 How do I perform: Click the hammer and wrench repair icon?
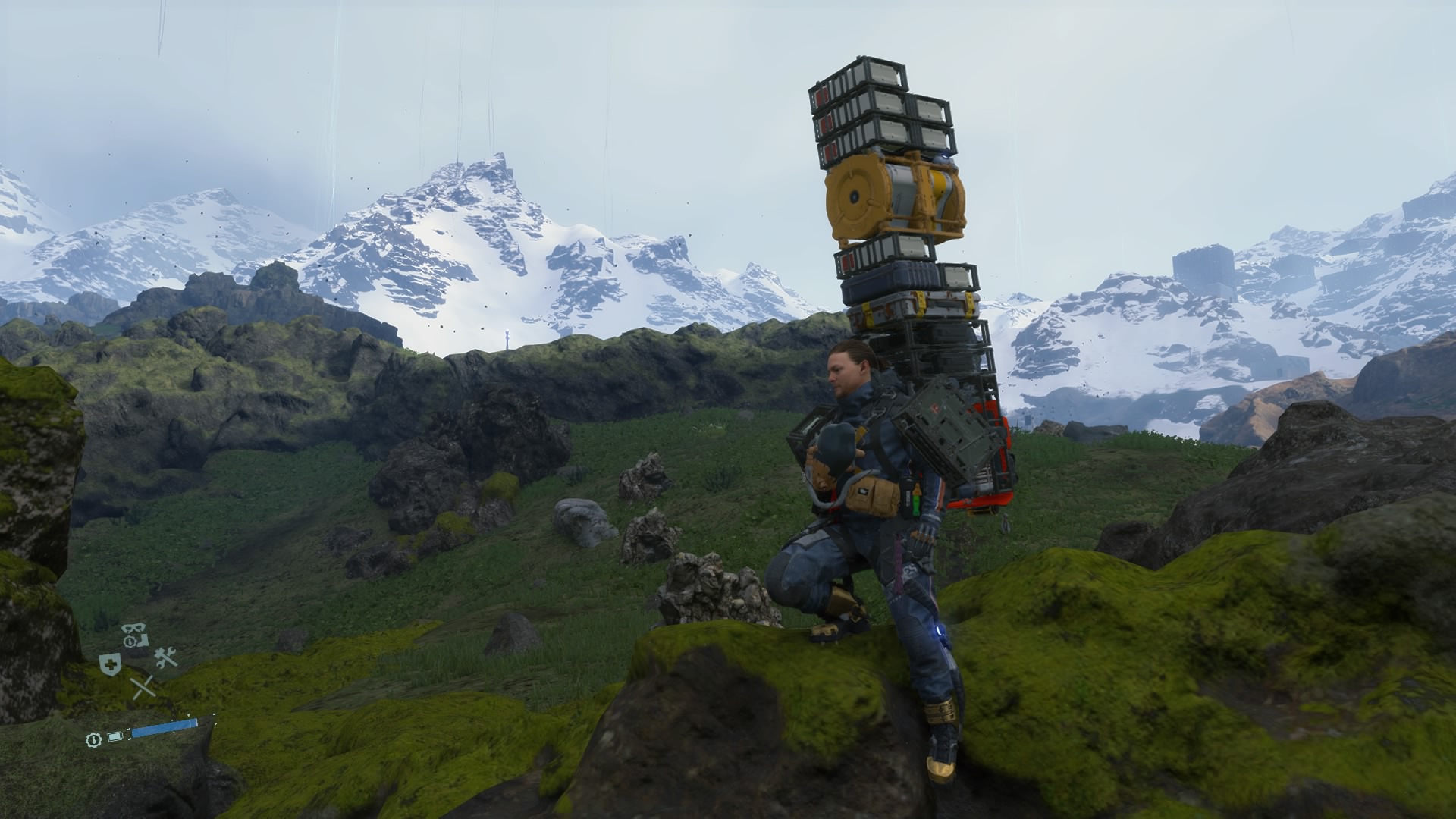tap(167, 657)
